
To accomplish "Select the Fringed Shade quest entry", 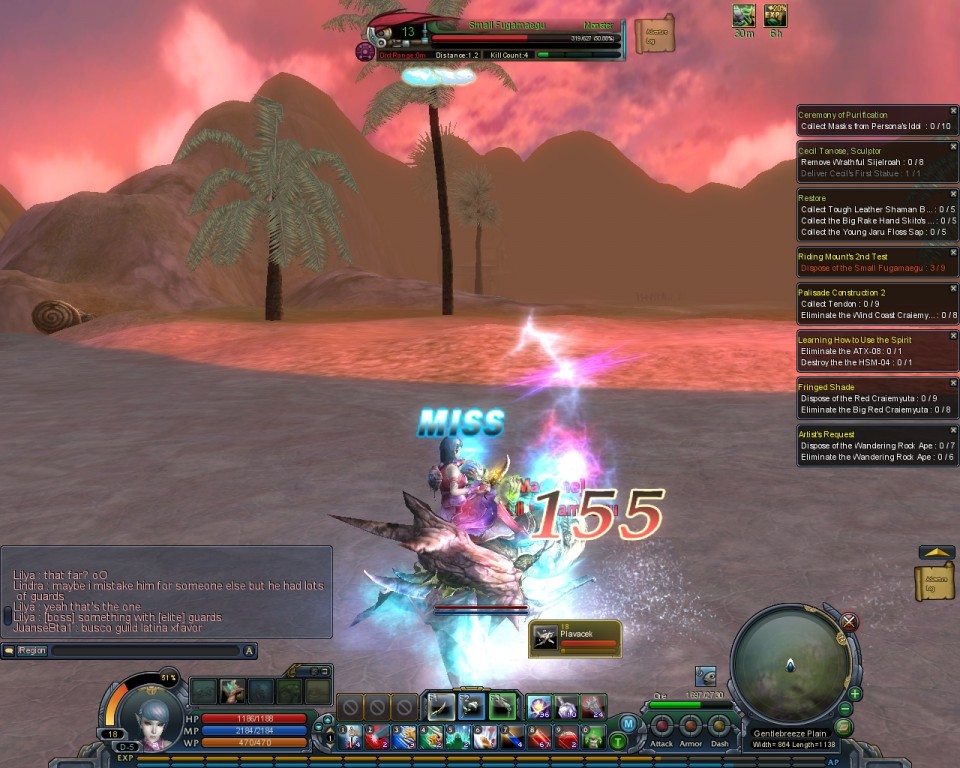I will (x=826, y=387).
